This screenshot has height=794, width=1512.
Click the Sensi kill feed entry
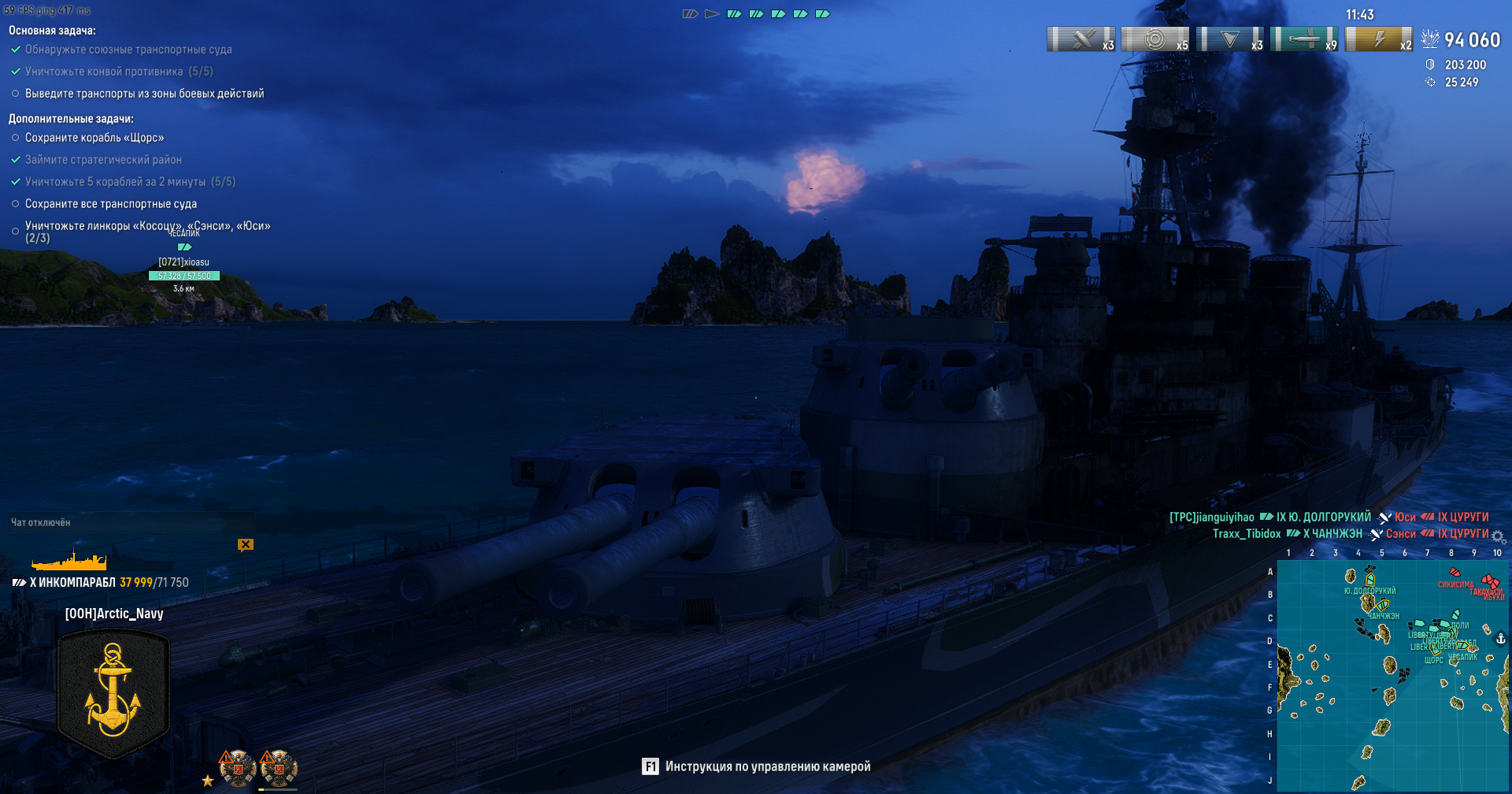[1400, 534]
